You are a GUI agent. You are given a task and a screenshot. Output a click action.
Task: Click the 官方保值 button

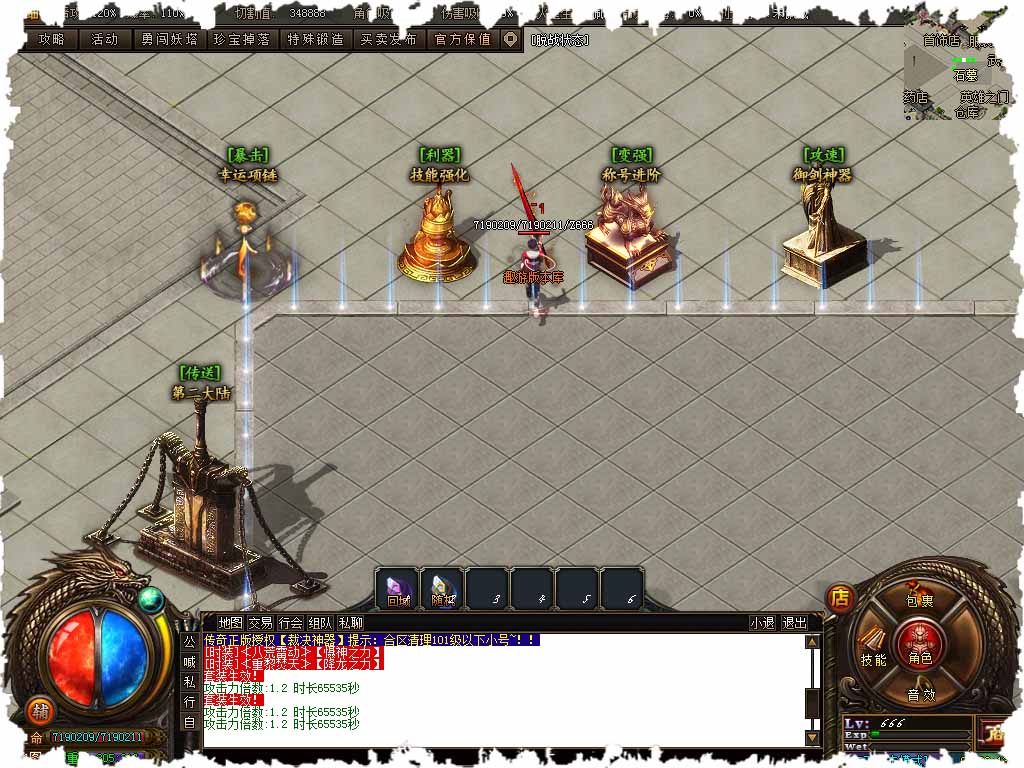coord(462,39)
